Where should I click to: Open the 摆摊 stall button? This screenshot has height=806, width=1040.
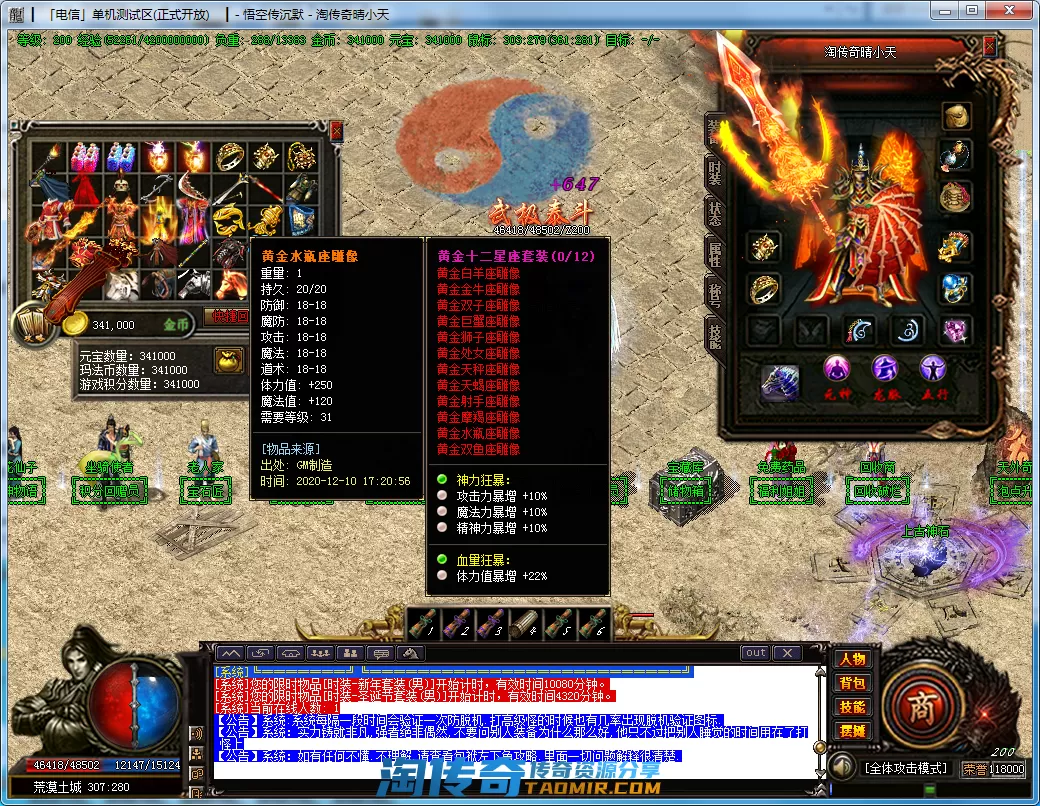(852, 731)
